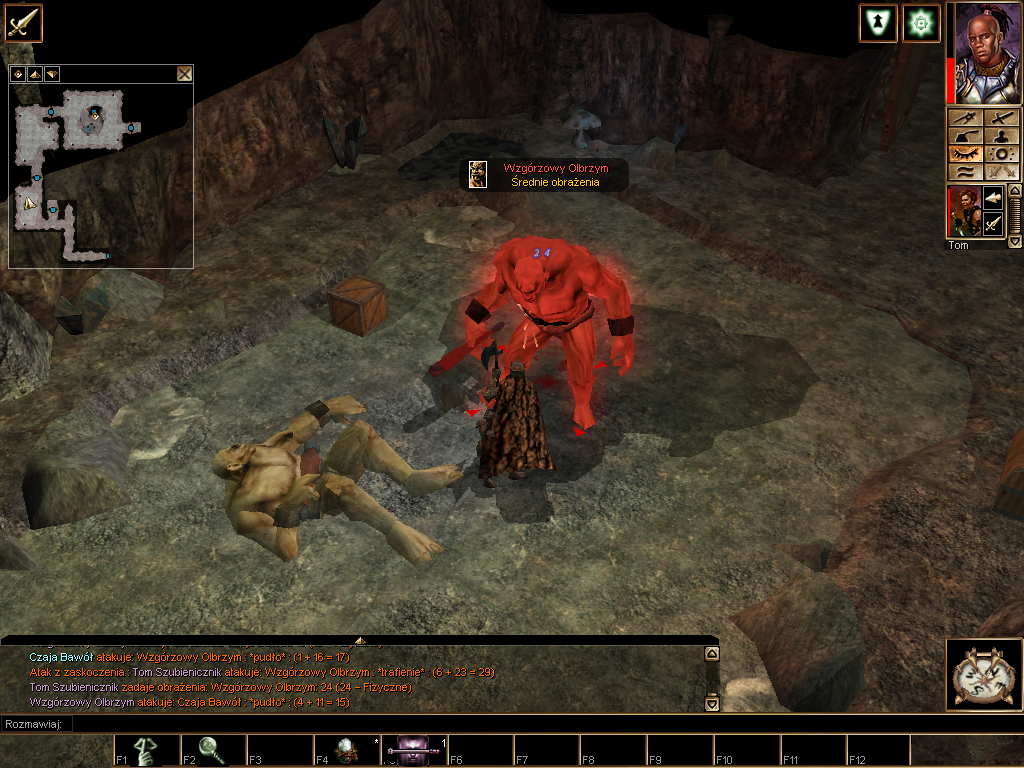Click the dagger attack icon beside Tom

pyautogui.click(x=994, y=226)
